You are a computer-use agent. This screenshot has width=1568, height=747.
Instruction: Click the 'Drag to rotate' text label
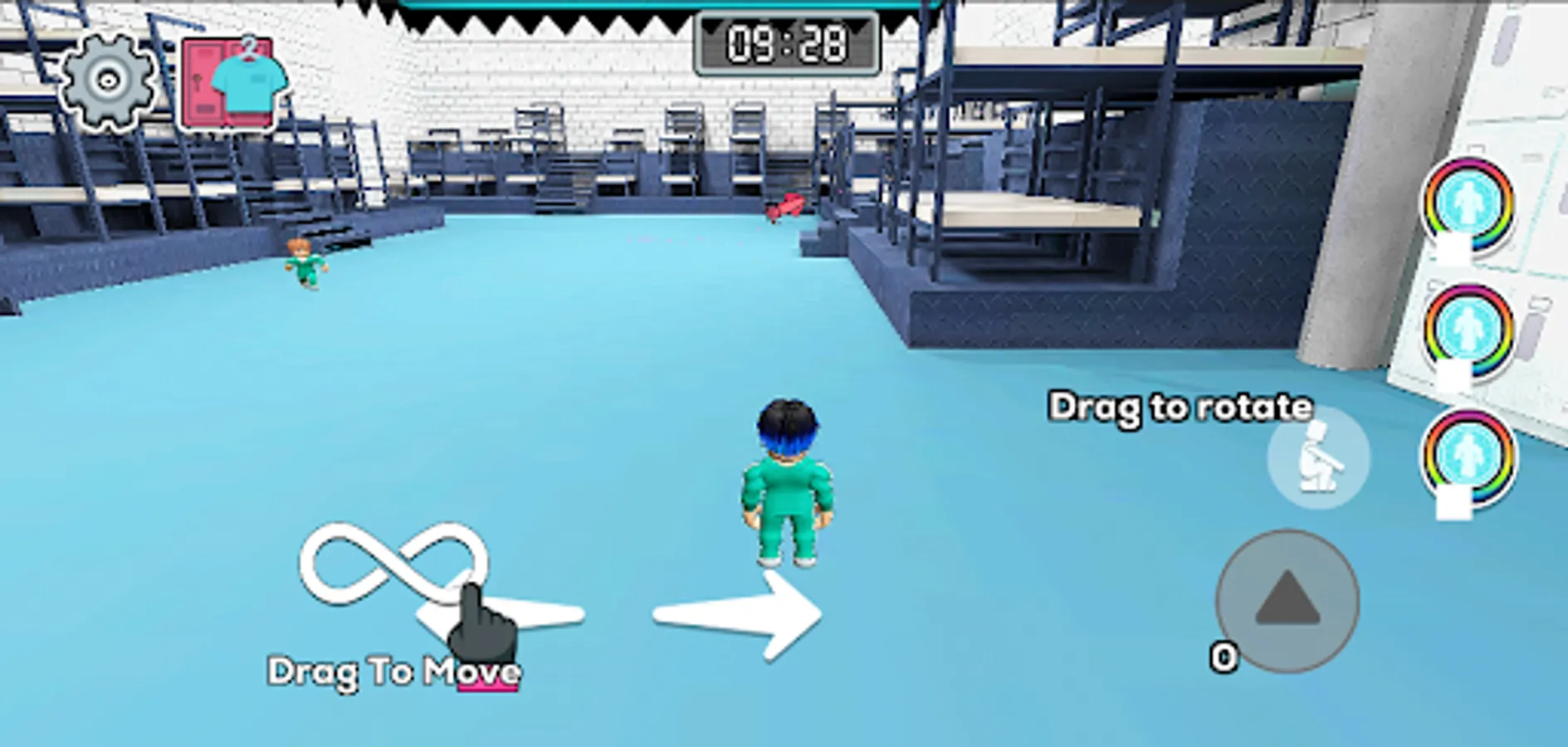[x=1180, y=408]
